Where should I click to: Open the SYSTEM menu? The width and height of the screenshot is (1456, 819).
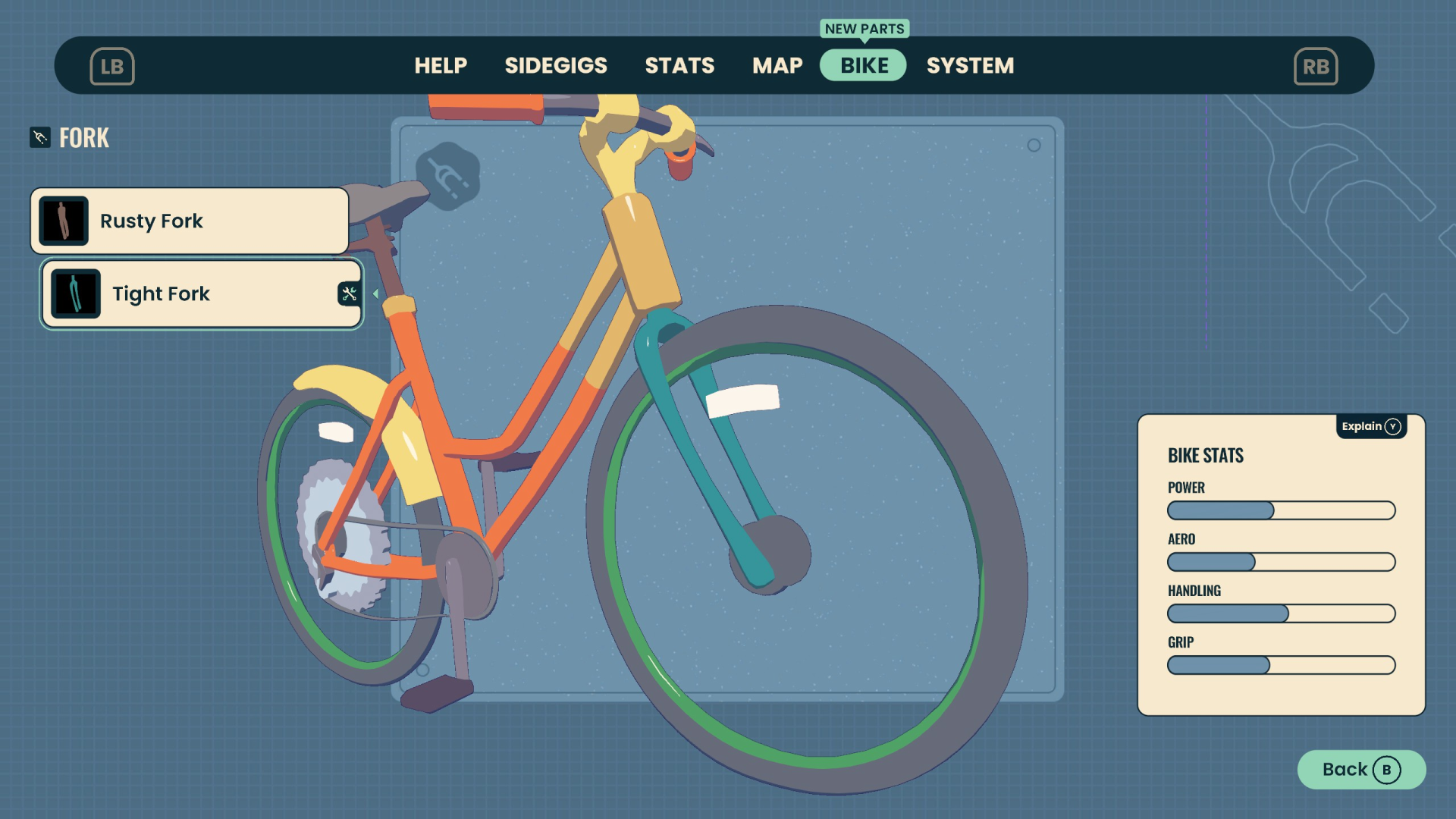point(970,66)
